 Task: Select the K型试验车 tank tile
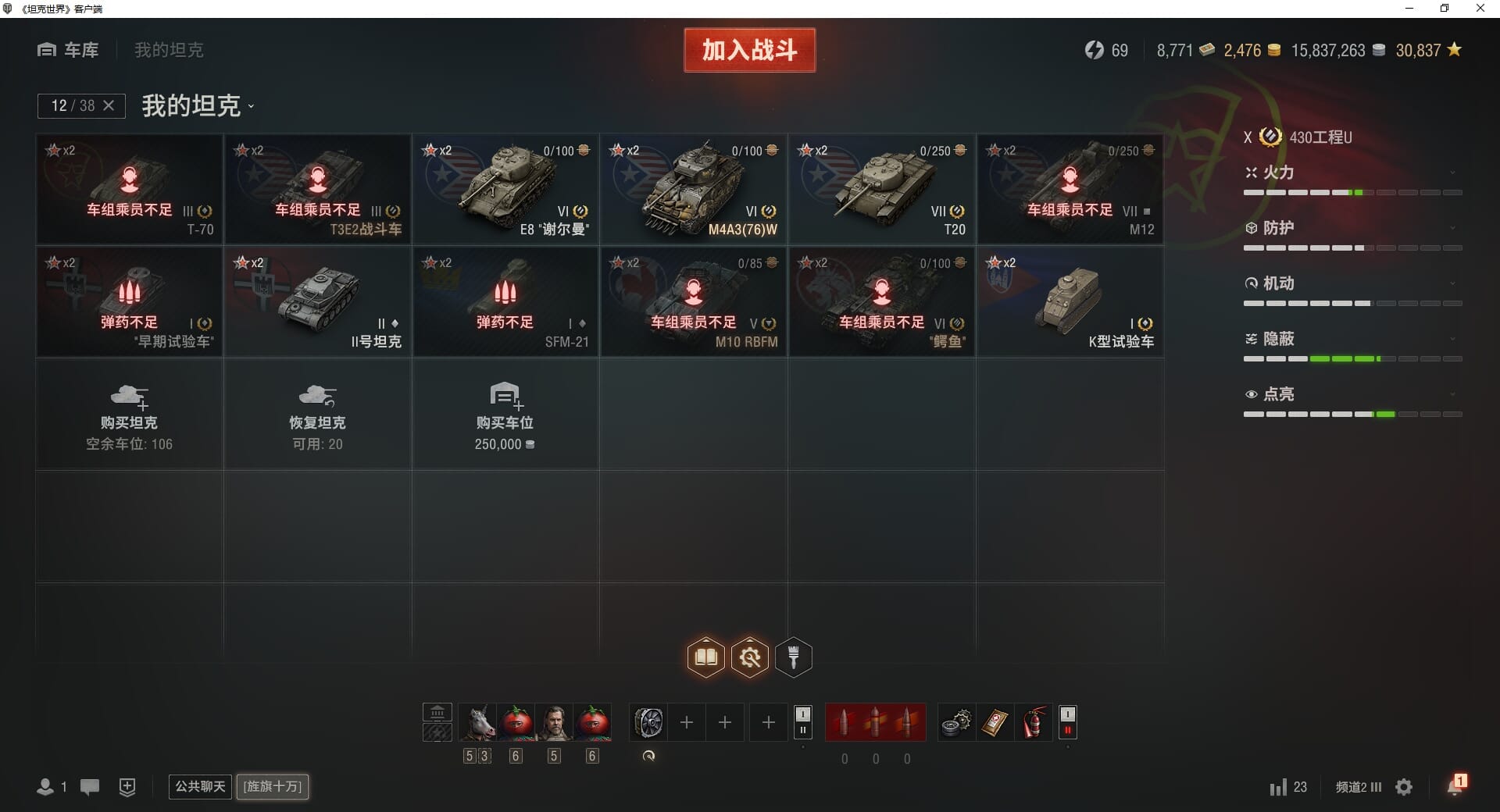pyautogui.click(x=1070, y=302)
